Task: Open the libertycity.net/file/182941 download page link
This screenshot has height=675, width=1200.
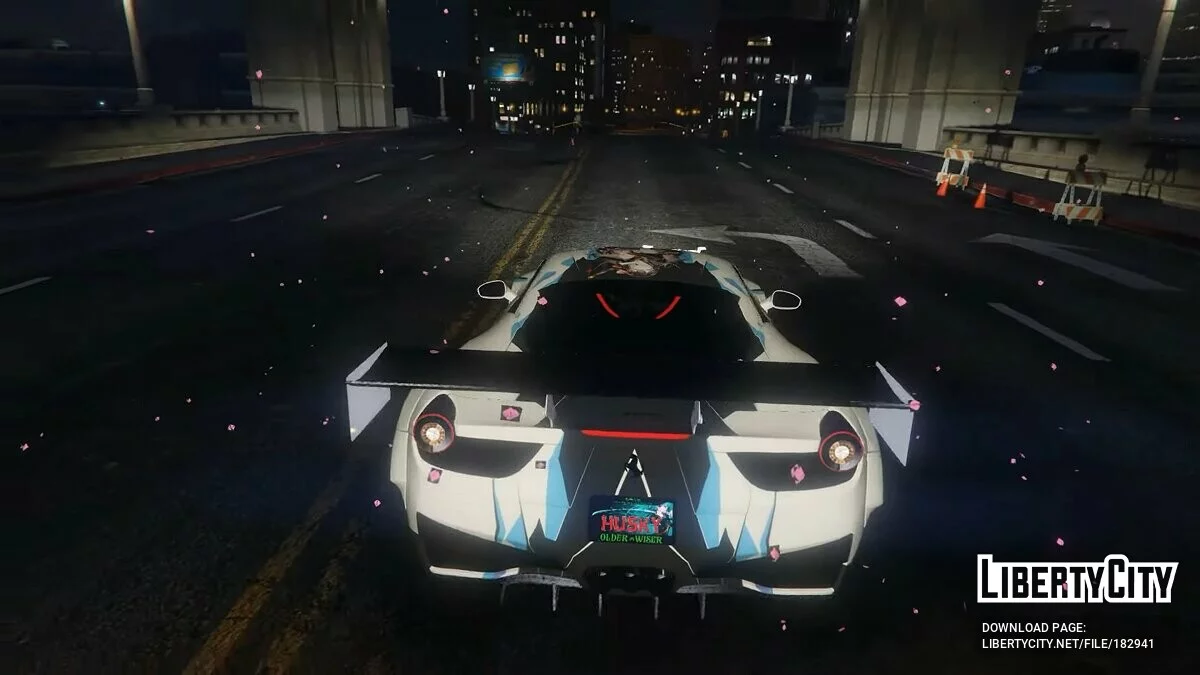Action: 1067,644
